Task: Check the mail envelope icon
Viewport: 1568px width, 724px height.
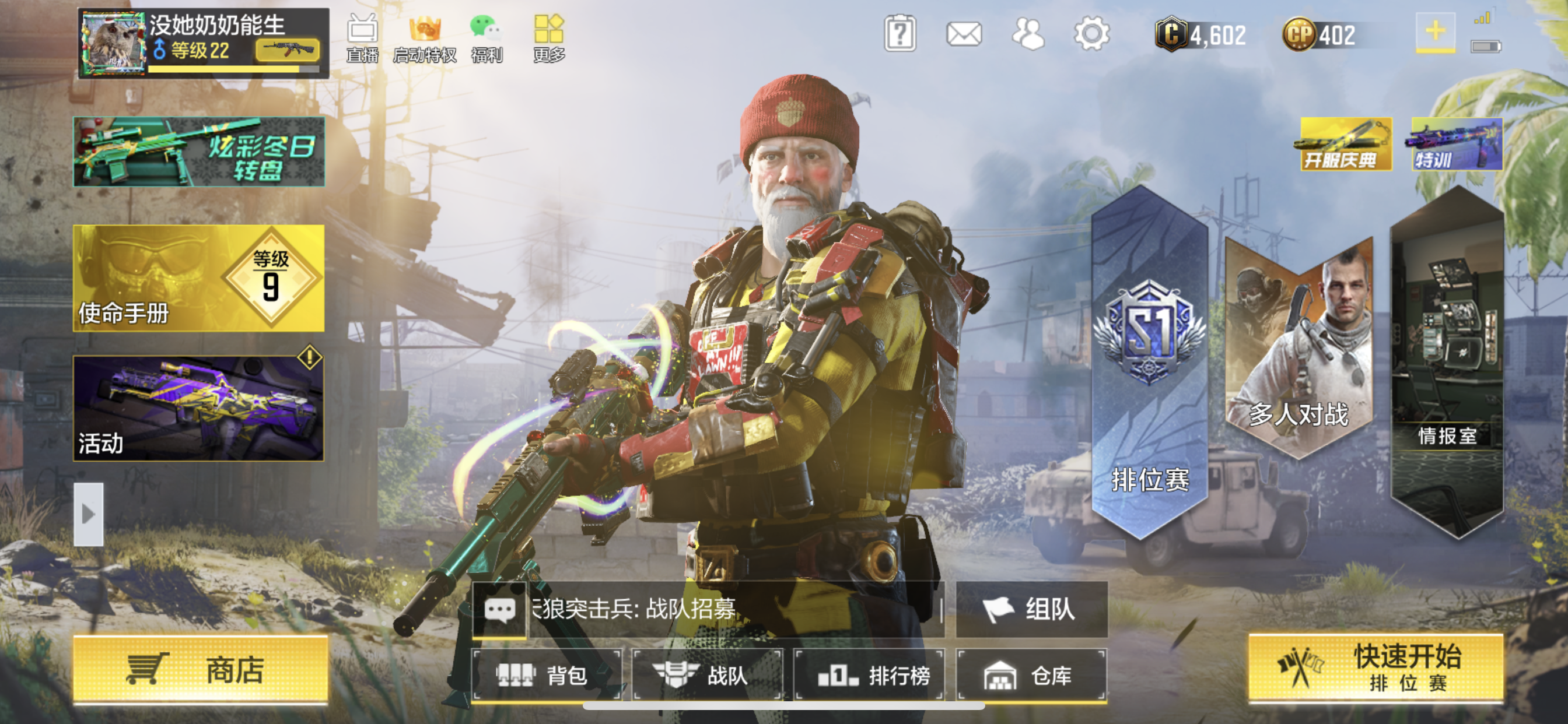Action: pos(964,34)
